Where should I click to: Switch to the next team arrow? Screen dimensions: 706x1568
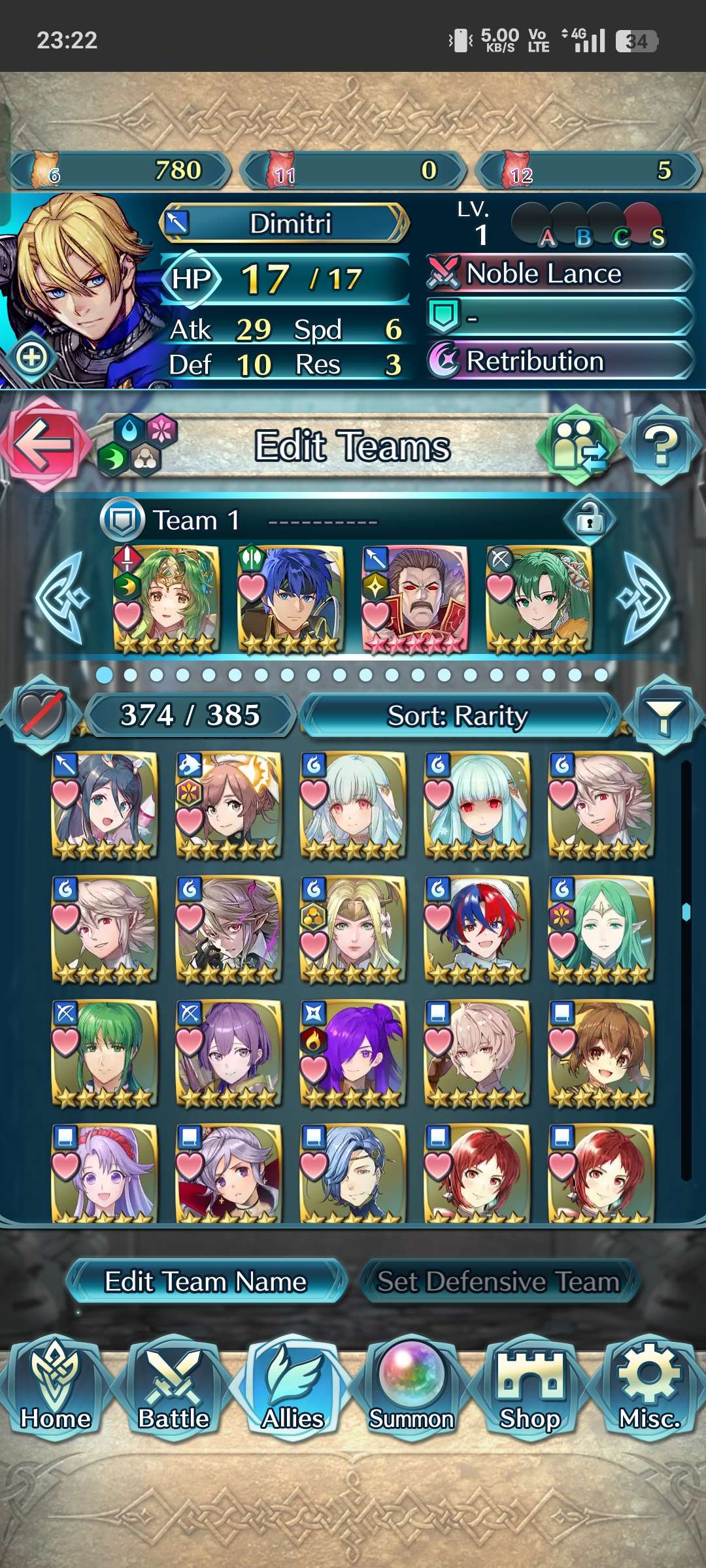646,597
